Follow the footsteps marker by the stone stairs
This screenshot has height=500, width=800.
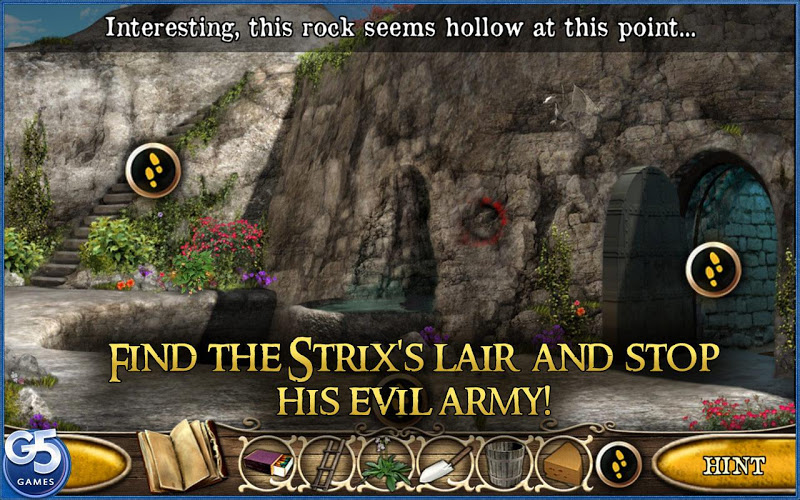coord(152,170)
